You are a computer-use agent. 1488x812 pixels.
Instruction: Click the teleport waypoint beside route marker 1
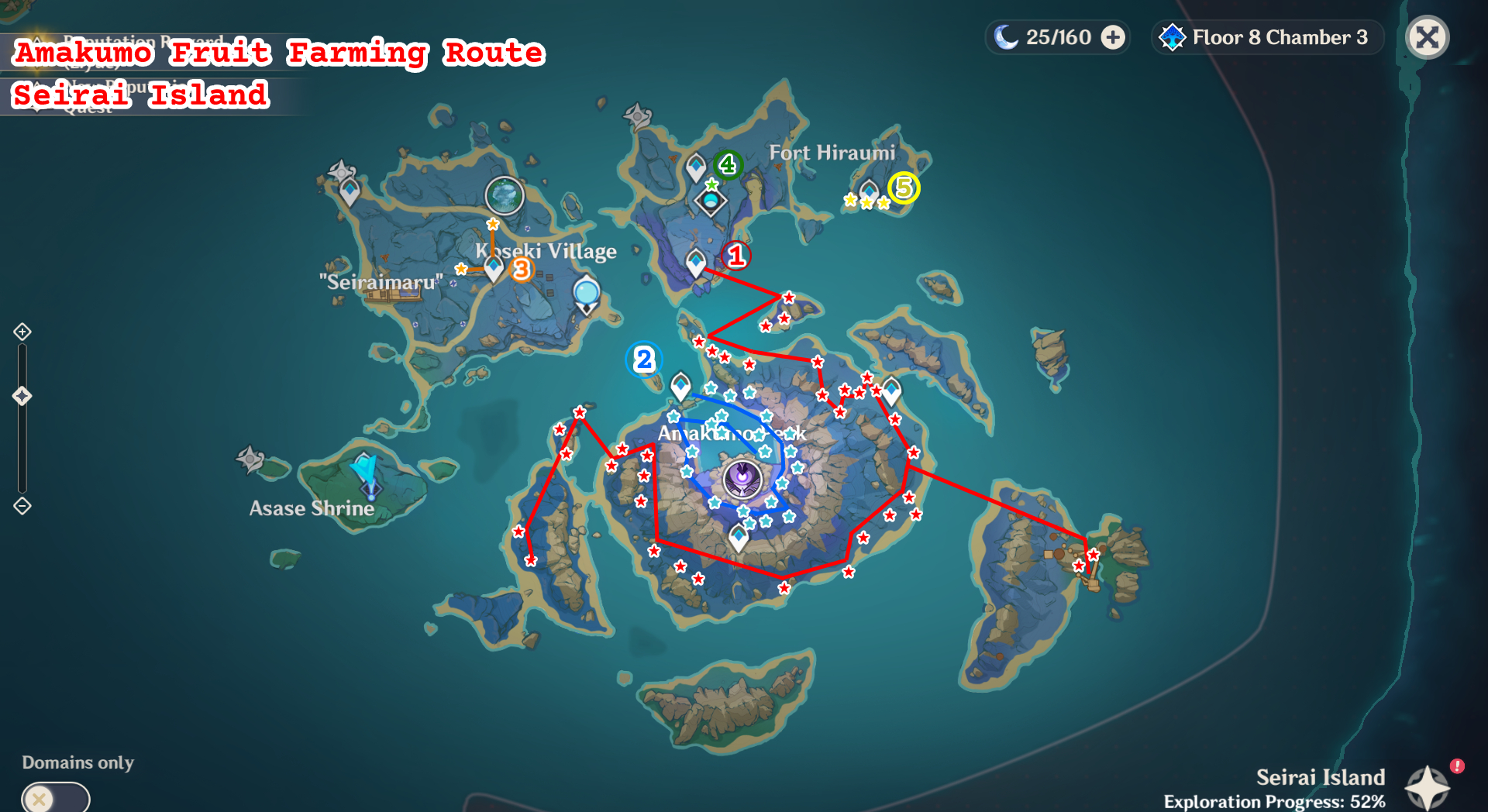pos(697,262)
